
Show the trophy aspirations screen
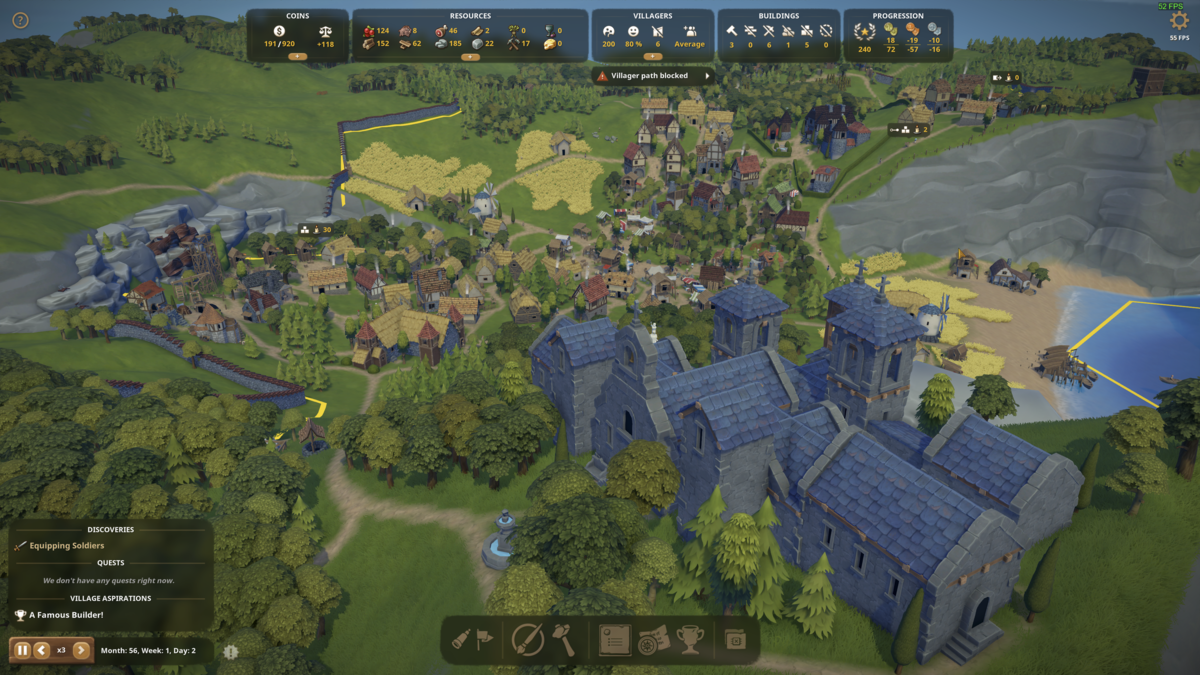(x=690, y=640)
